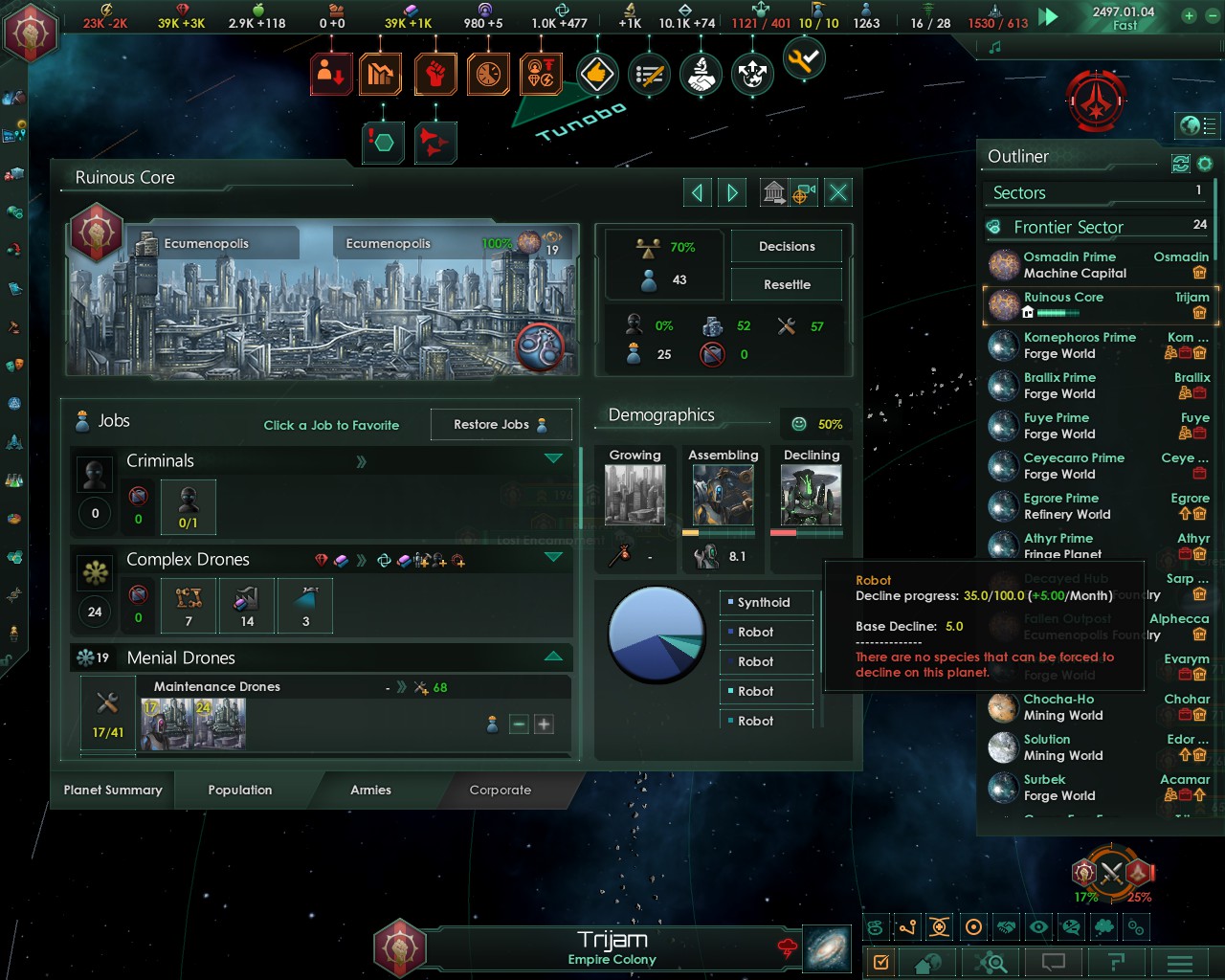
Task: Open galaxy search with the magnifier icon
Action: tap(991, 963)
